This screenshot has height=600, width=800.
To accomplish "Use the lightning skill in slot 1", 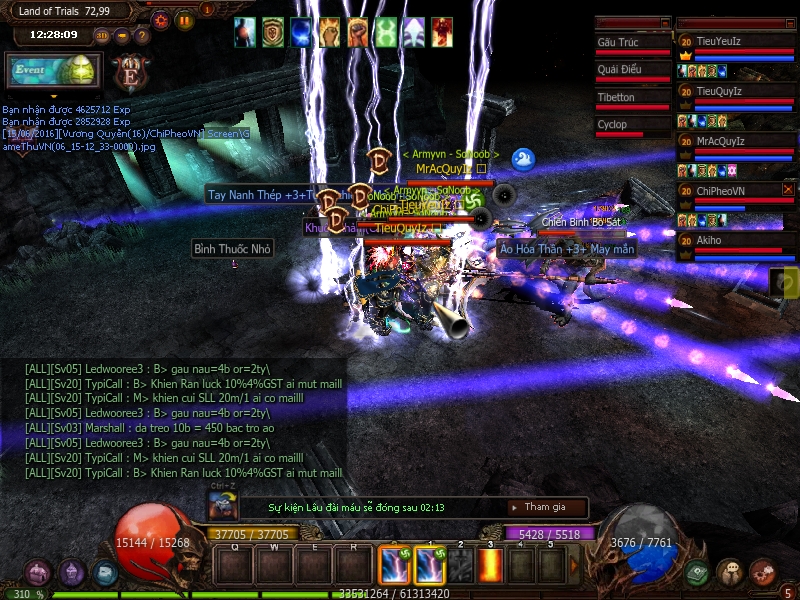I will click(x=430, y=566).
